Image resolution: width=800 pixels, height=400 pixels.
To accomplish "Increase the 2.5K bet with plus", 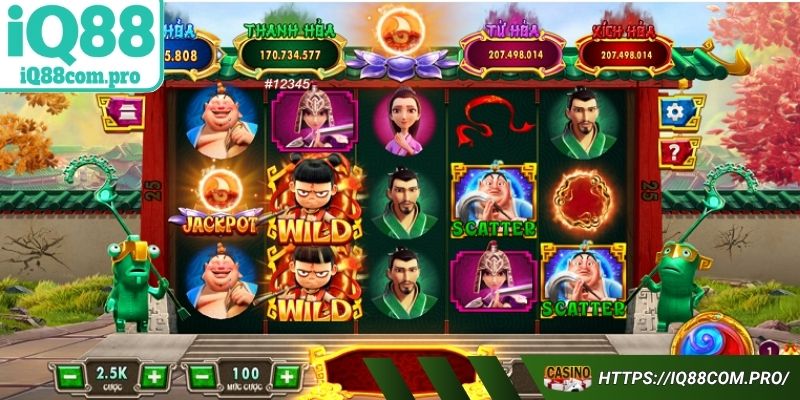I will point(152,377).
